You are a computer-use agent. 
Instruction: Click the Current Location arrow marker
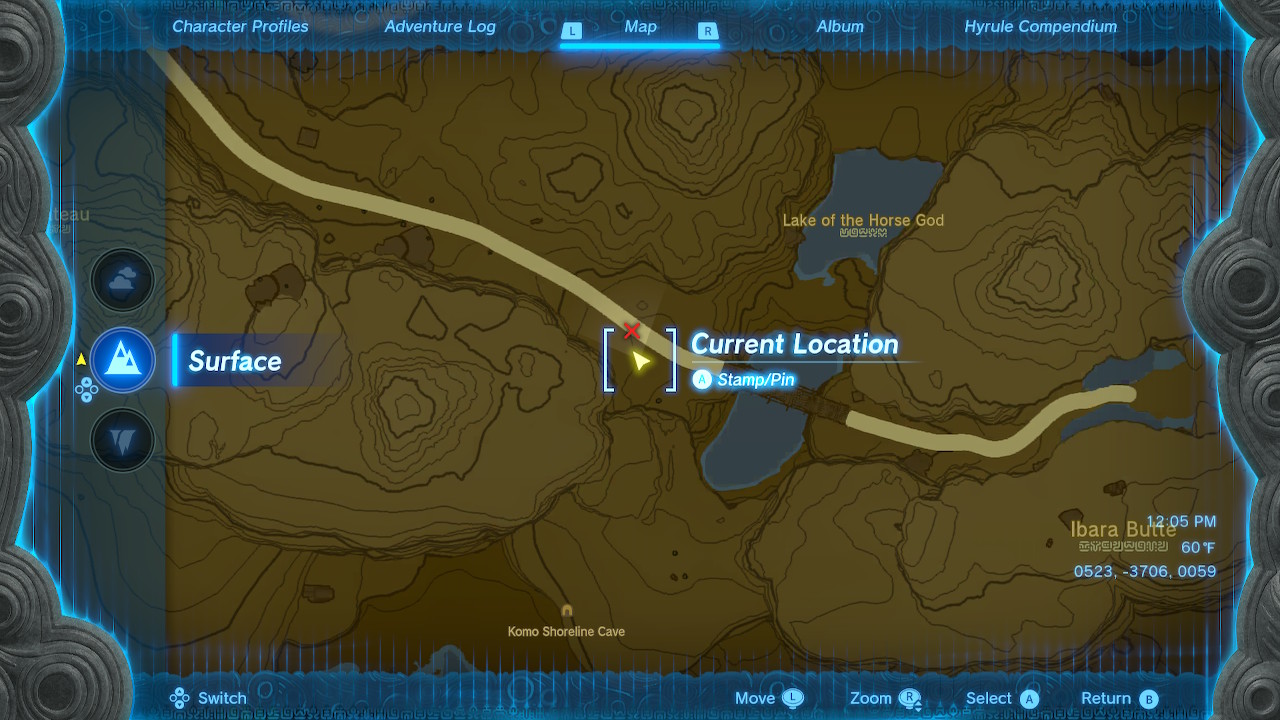641,362
